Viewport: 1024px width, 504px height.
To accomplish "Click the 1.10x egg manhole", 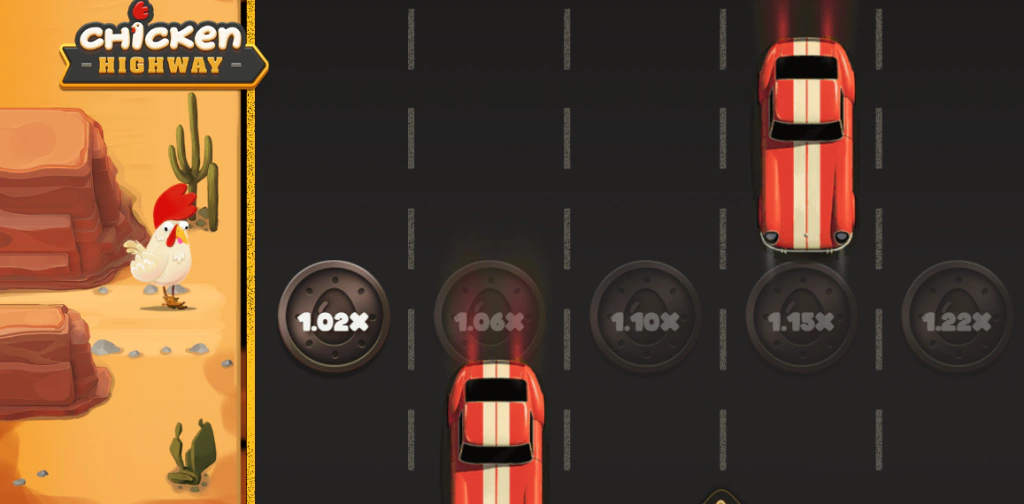I will (x=645, y=316).
